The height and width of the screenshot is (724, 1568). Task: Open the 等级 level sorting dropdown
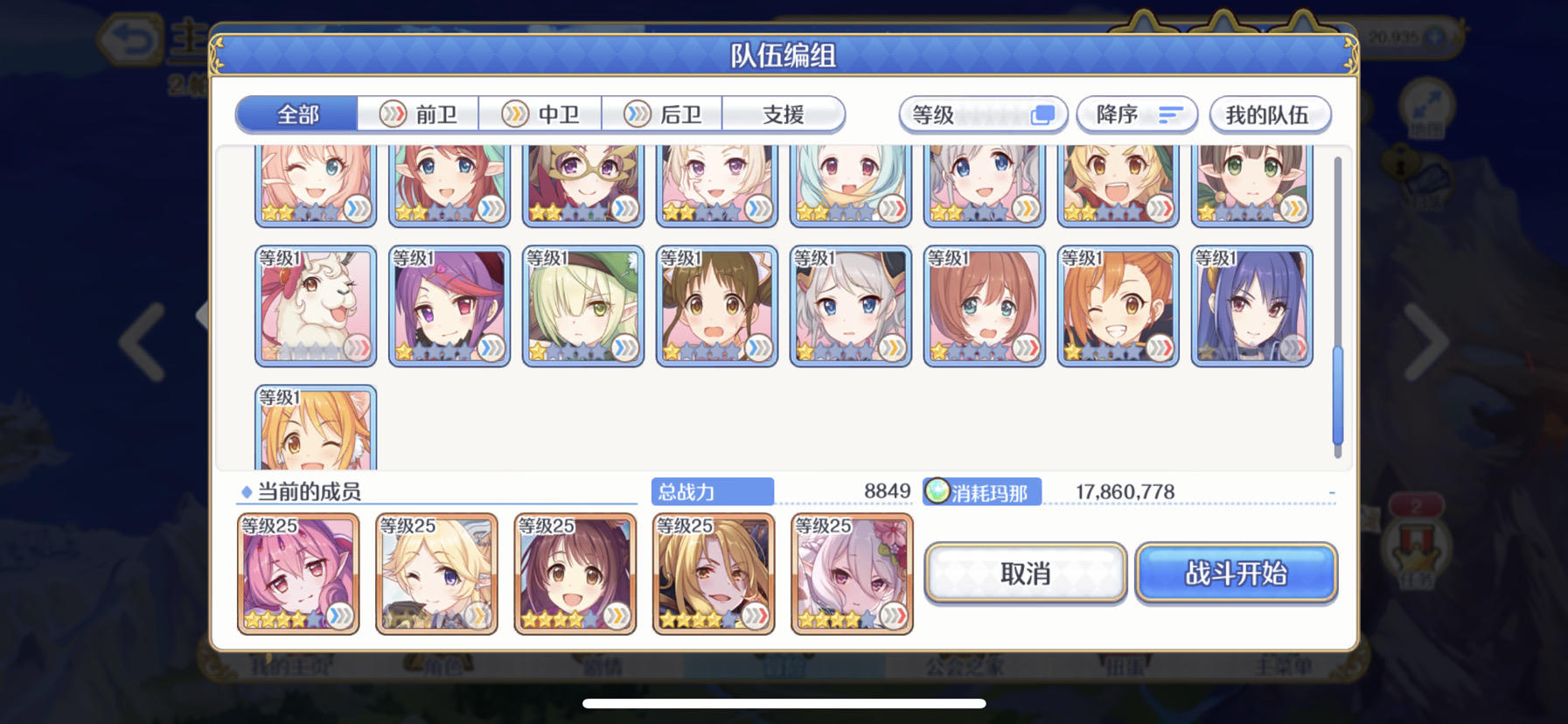tap(981, 115)
